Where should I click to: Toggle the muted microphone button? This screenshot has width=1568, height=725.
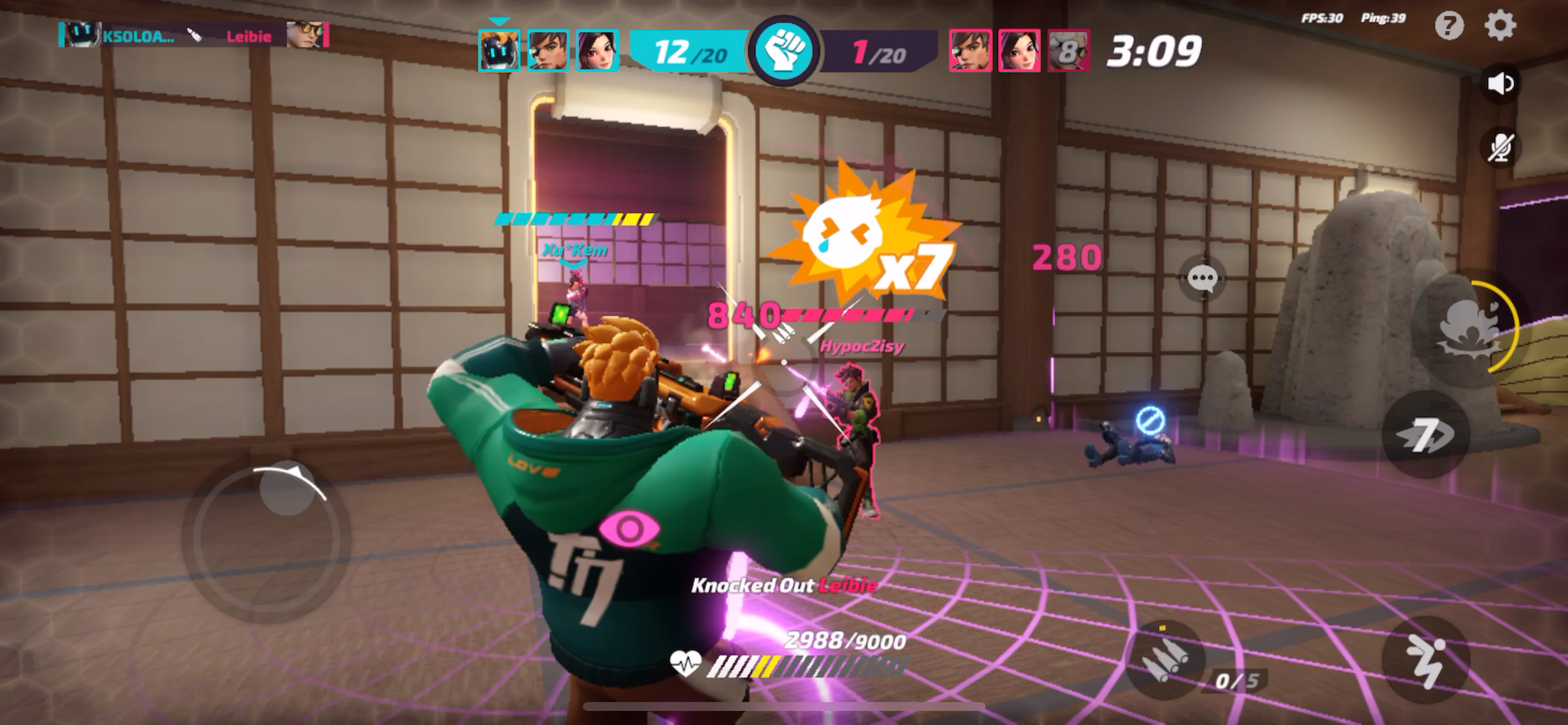click(x=1500, y=148)
